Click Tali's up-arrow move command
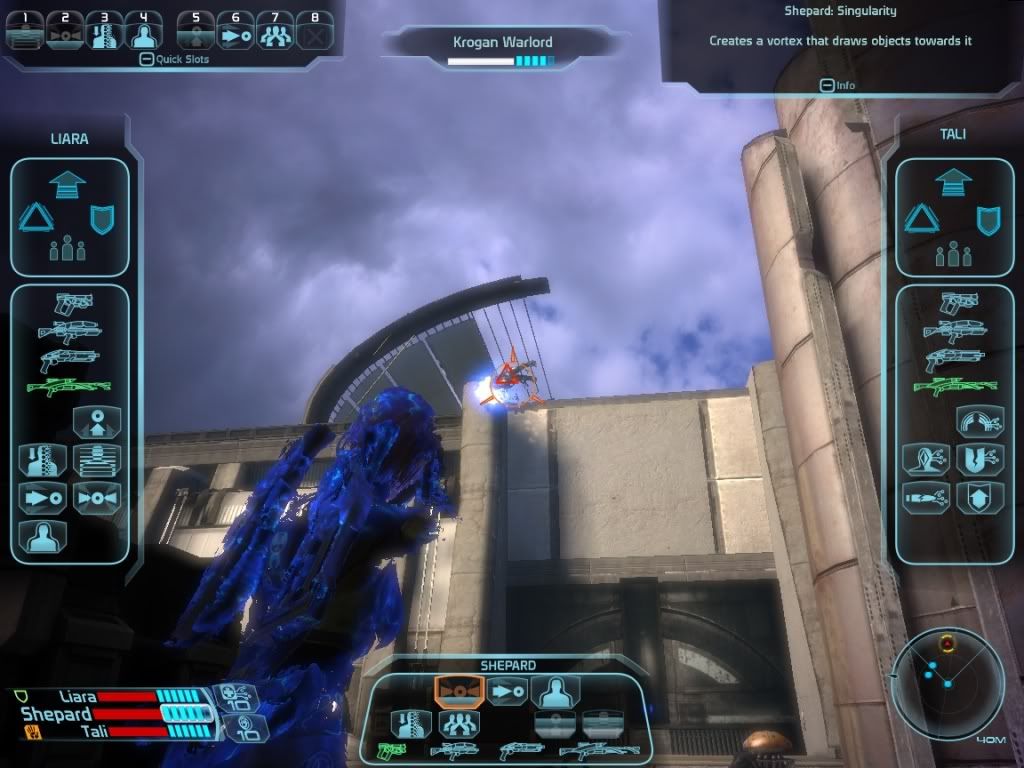Viewport: 1024px width, 768px height. pos(954,183)
